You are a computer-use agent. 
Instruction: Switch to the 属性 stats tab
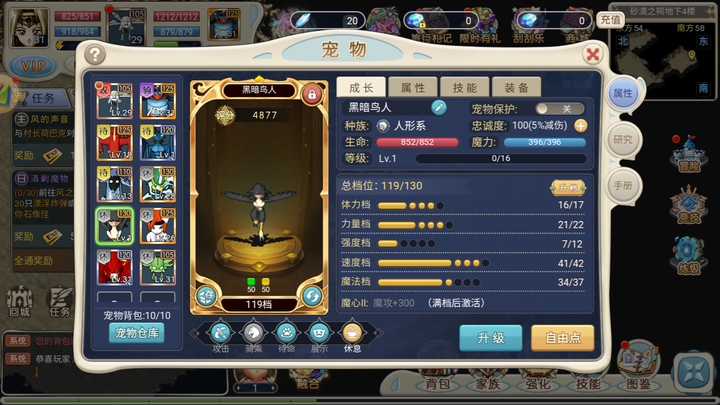(412, 88)
